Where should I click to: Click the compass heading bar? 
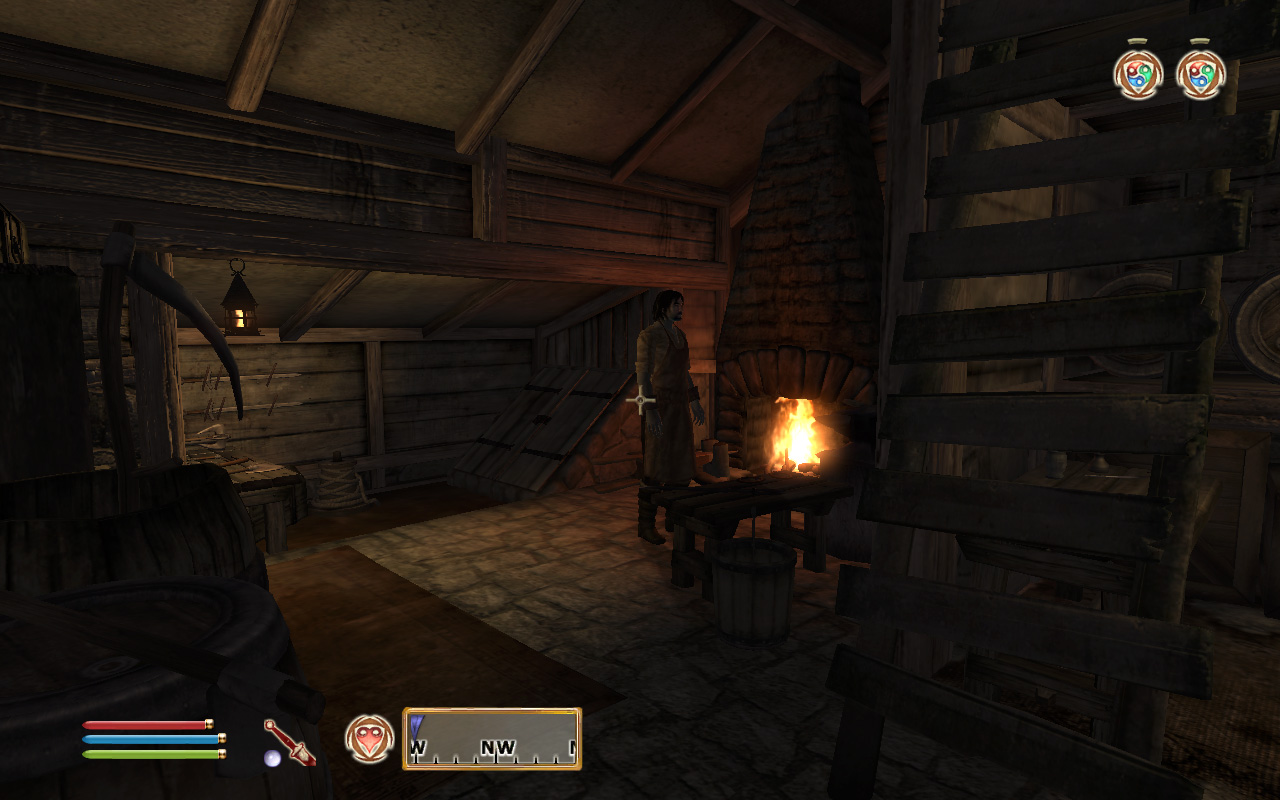pos(492,739)
